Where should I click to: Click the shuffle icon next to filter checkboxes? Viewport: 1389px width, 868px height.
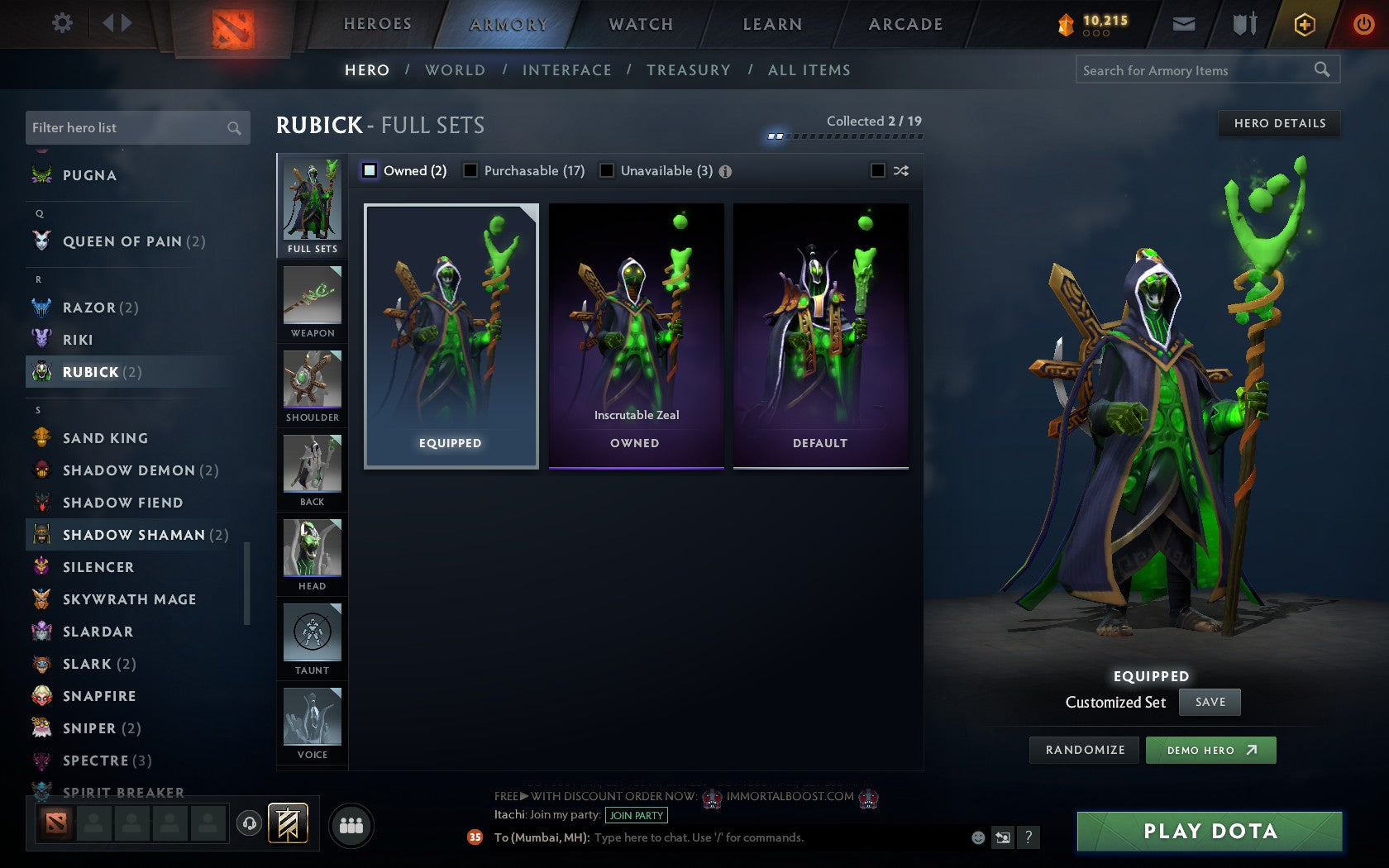(x=901, y=170)
